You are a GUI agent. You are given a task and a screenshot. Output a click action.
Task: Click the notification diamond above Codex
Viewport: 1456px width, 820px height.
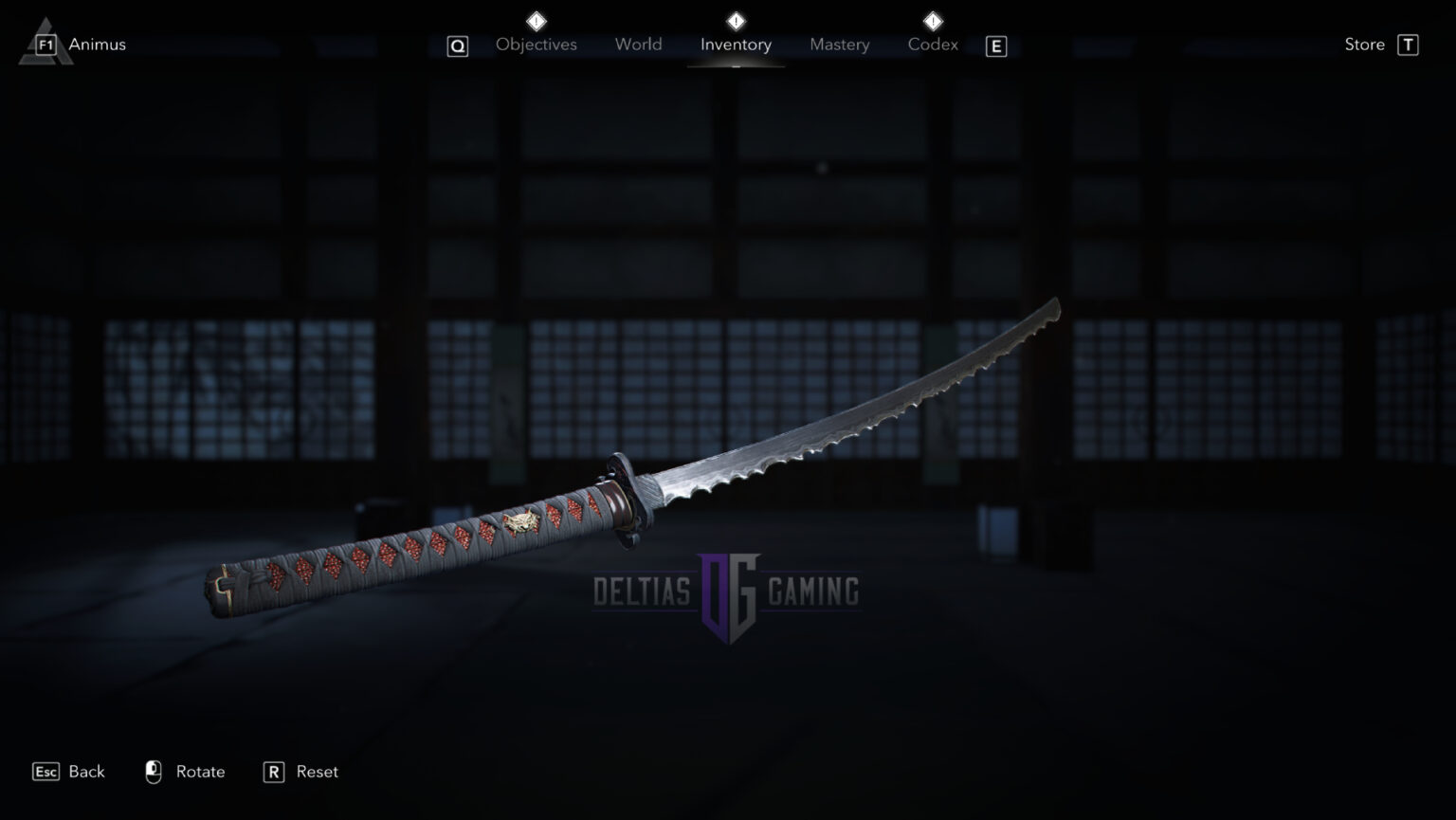click(933, 19)
